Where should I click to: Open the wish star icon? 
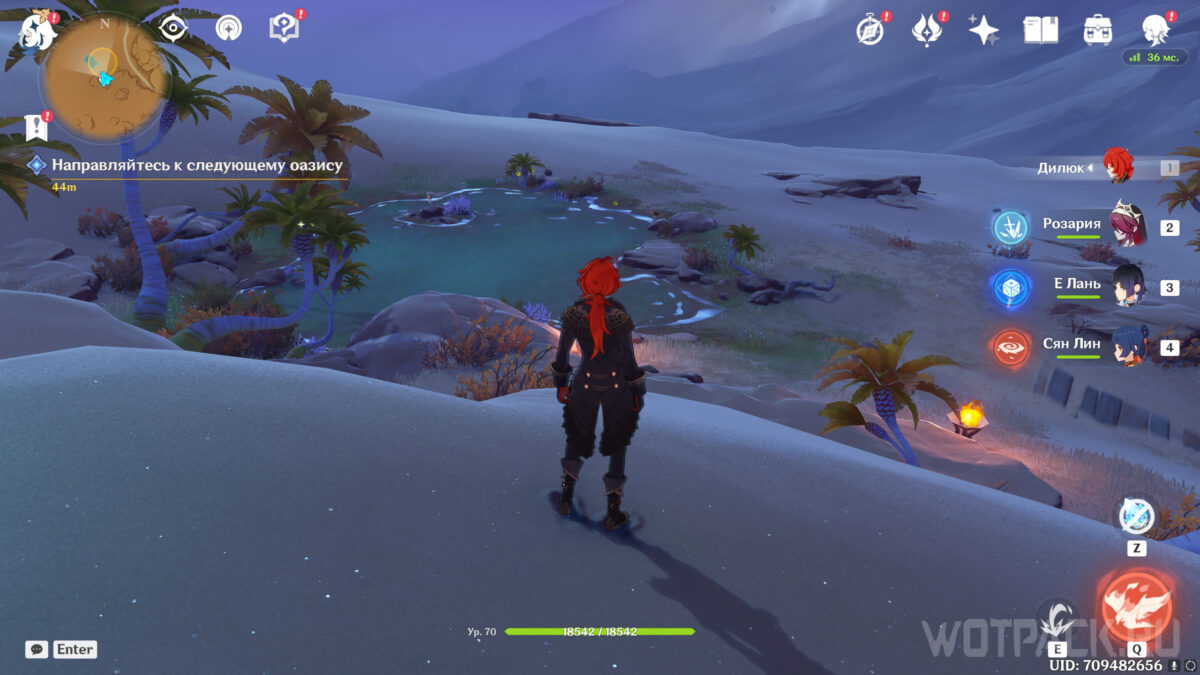click(x=984, y=30)
